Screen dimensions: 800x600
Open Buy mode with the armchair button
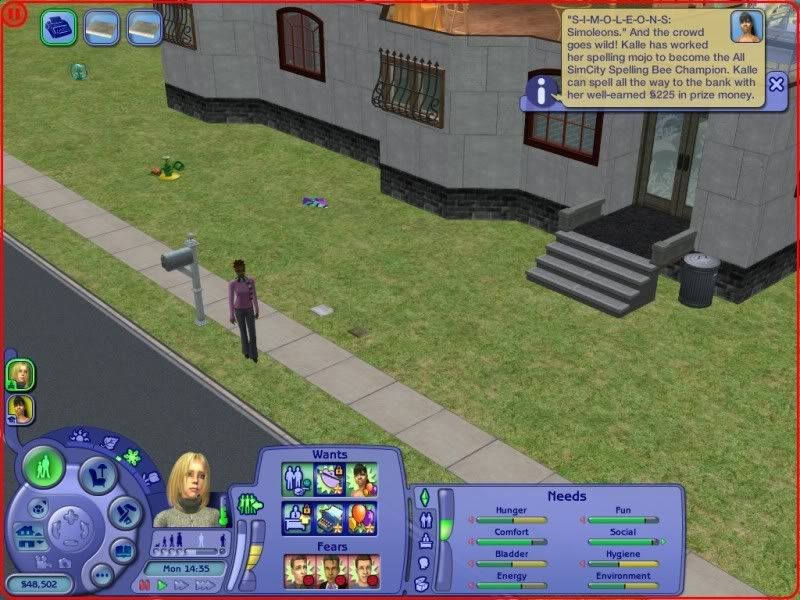[x=98, y=474]
